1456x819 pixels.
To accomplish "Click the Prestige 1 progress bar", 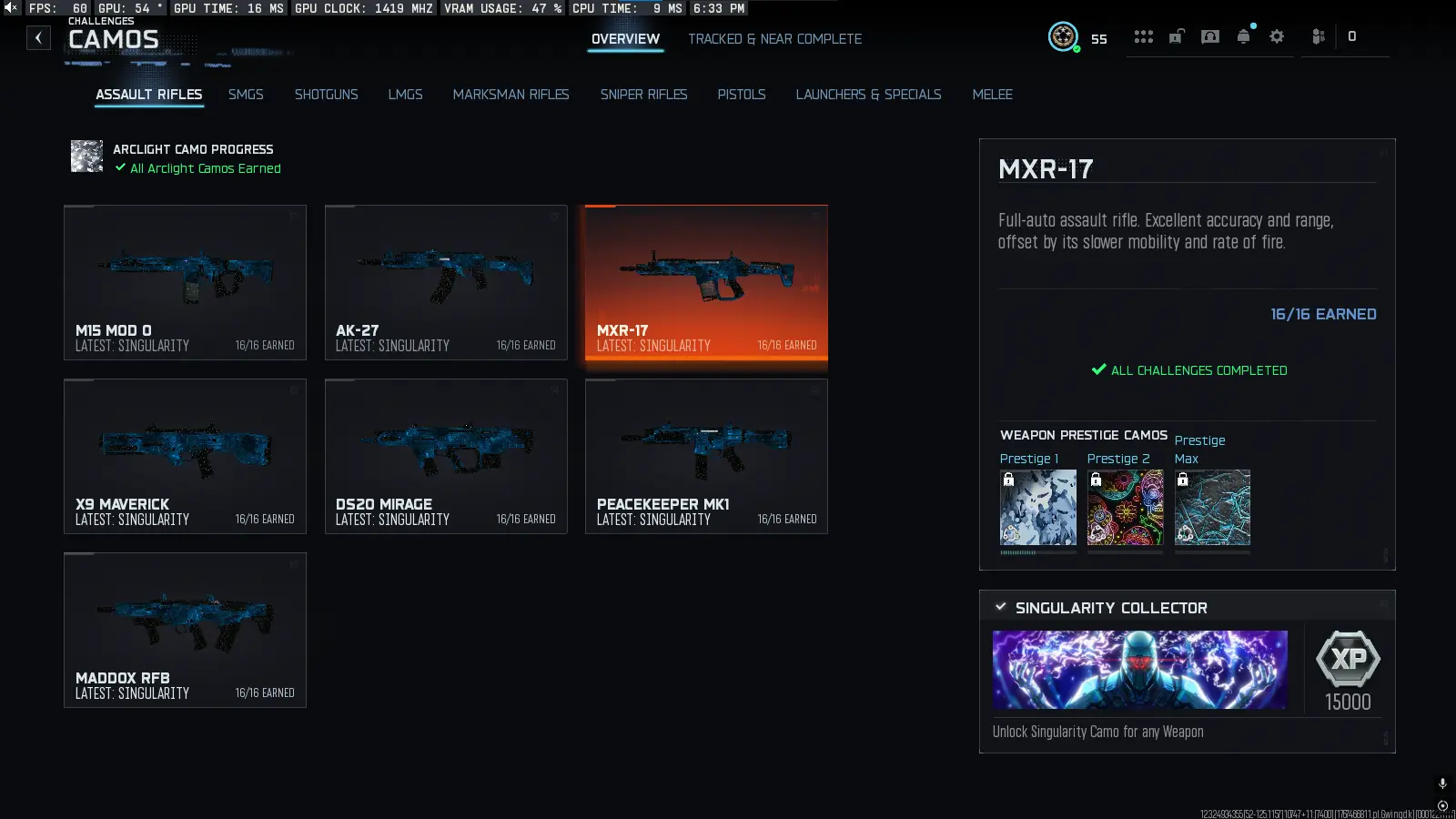I will pos(1037,551).
